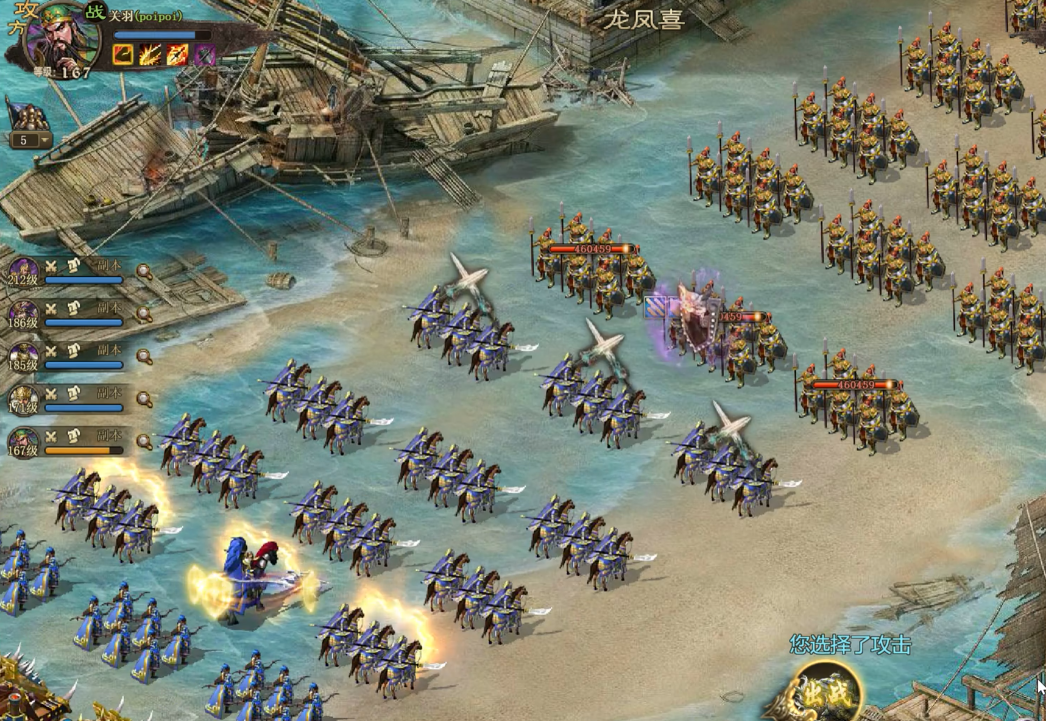This screenshot has width=1046, height=721.
Task: Use the golden slash burst skill
Action: (150, 54)
